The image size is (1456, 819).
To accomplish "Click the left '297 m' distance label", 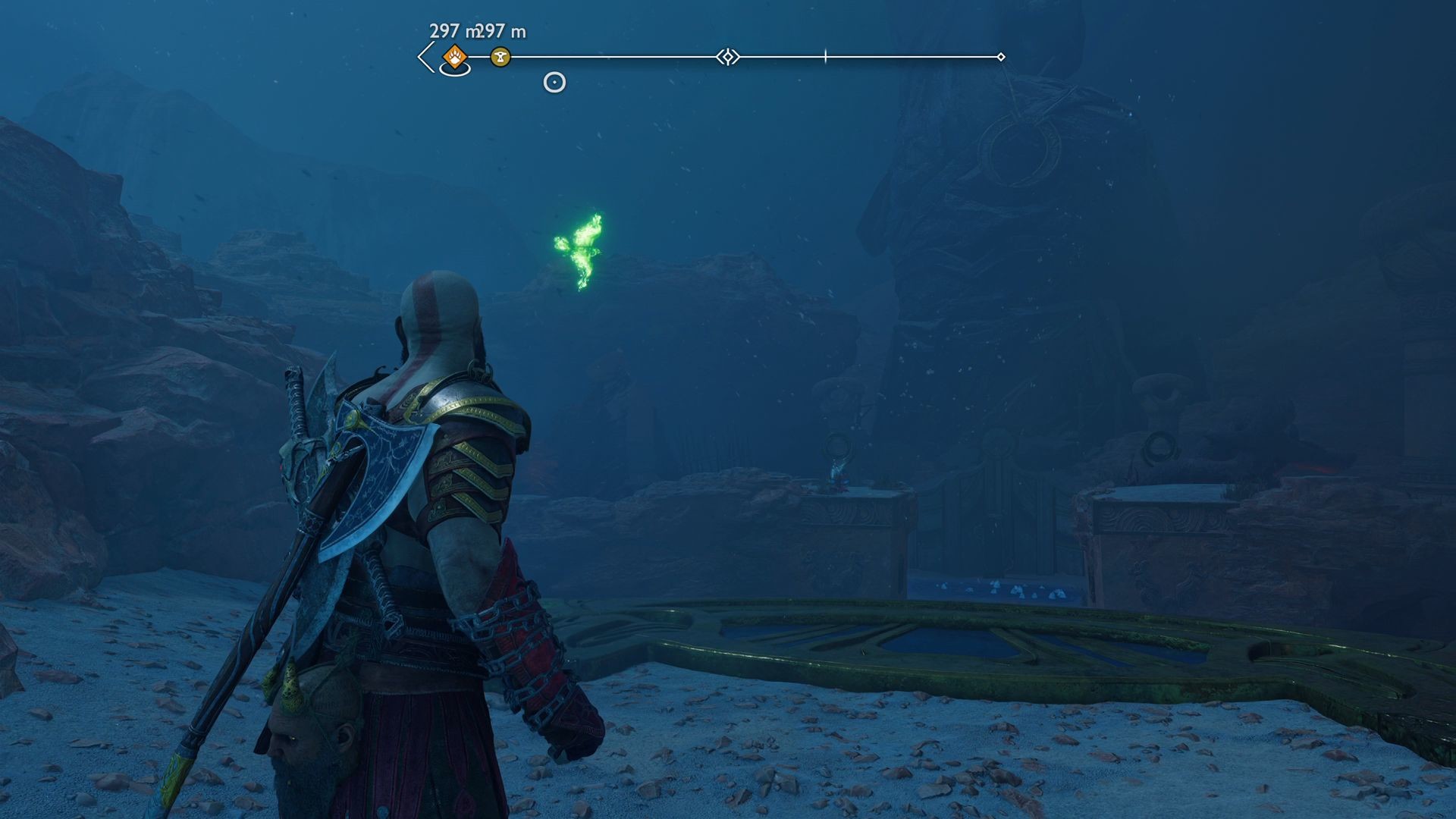I will click(455, 30).
